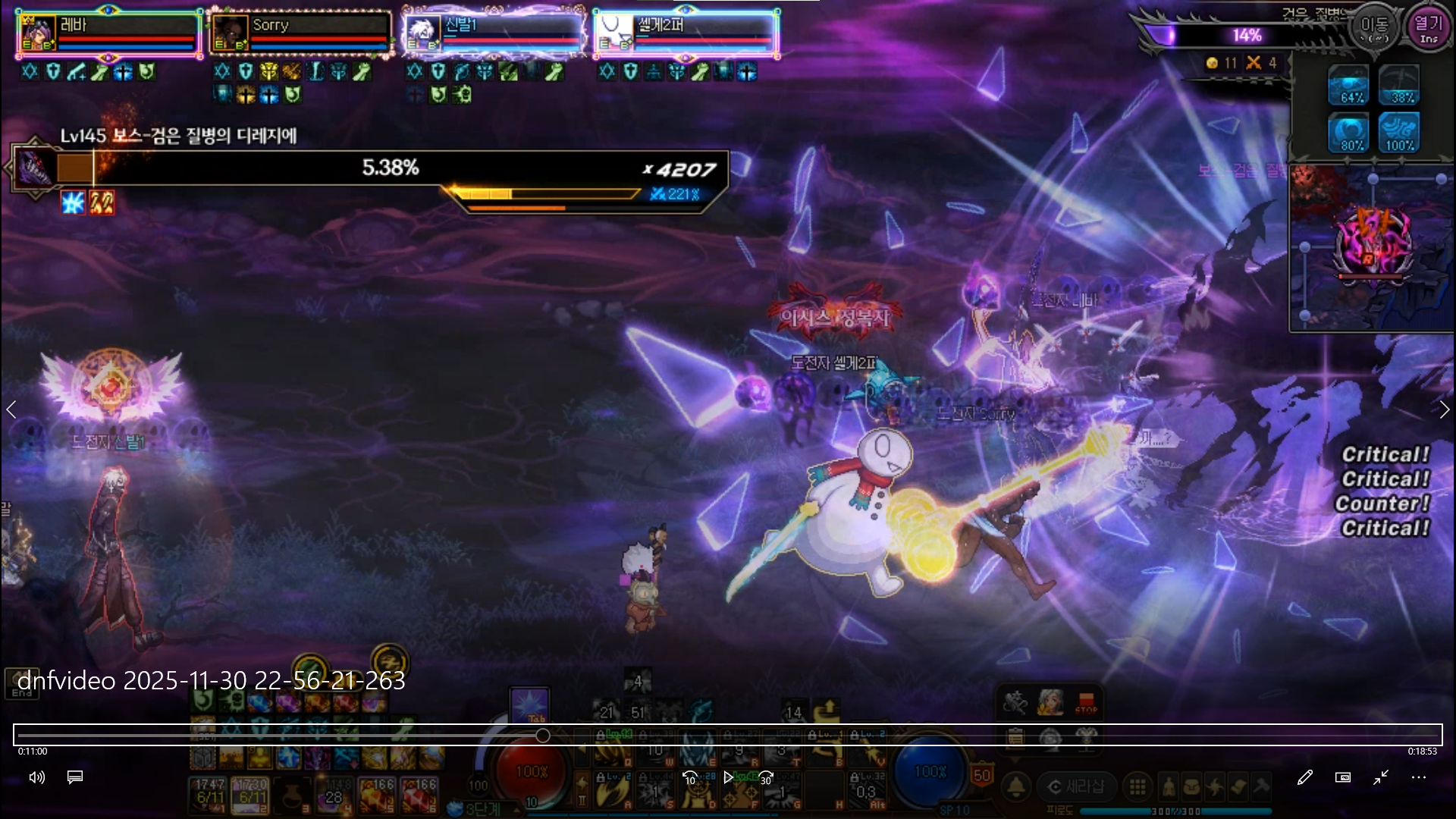Screen dimensions: 1456x819
Task: Skip forward 30 seconds in the video
Action: pyautogui.click(x=766, y=777)
